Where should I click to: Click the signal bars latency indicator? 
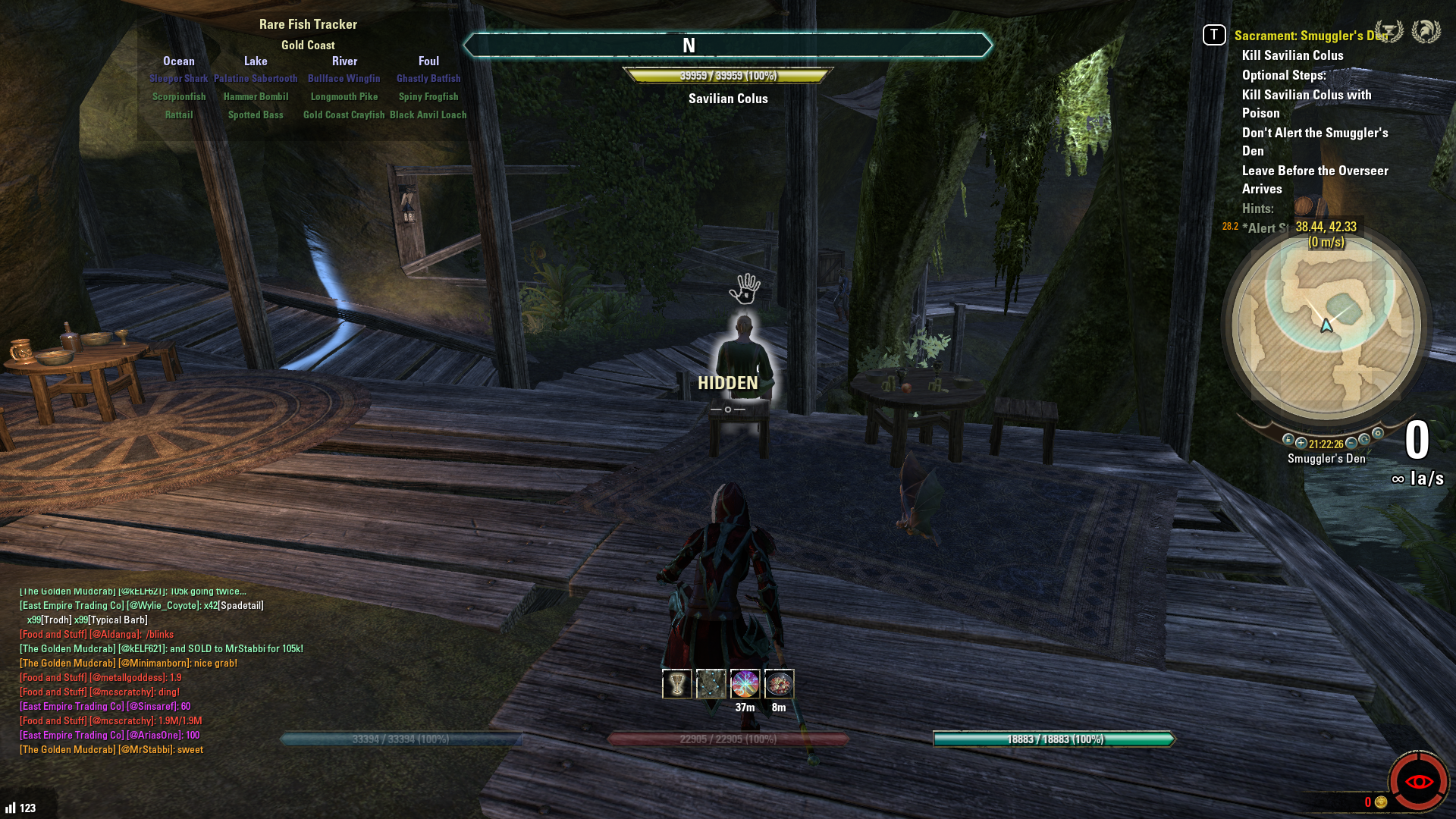click(10, 808)
